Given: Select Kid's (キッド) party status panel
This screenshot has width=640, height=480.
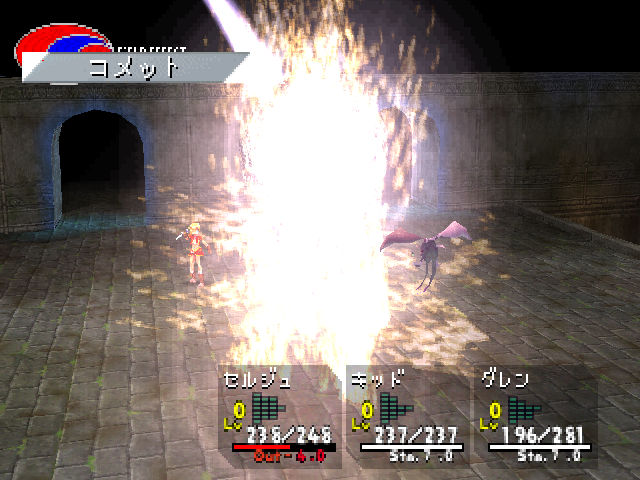Looking at the screenshot, I should pyautogui.click(x=407, y=417).
